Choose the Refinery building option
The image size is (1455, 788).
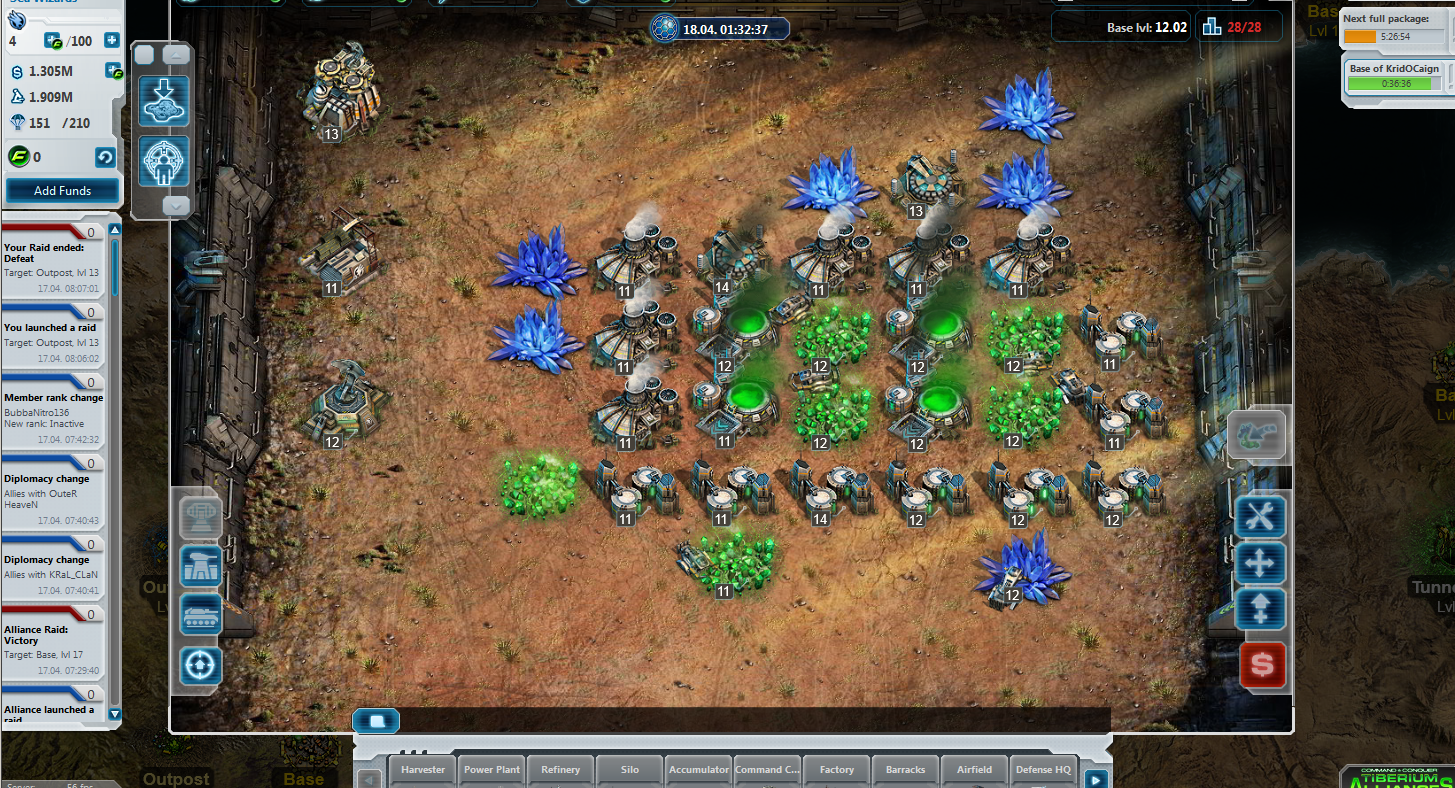tap(561, 770)
